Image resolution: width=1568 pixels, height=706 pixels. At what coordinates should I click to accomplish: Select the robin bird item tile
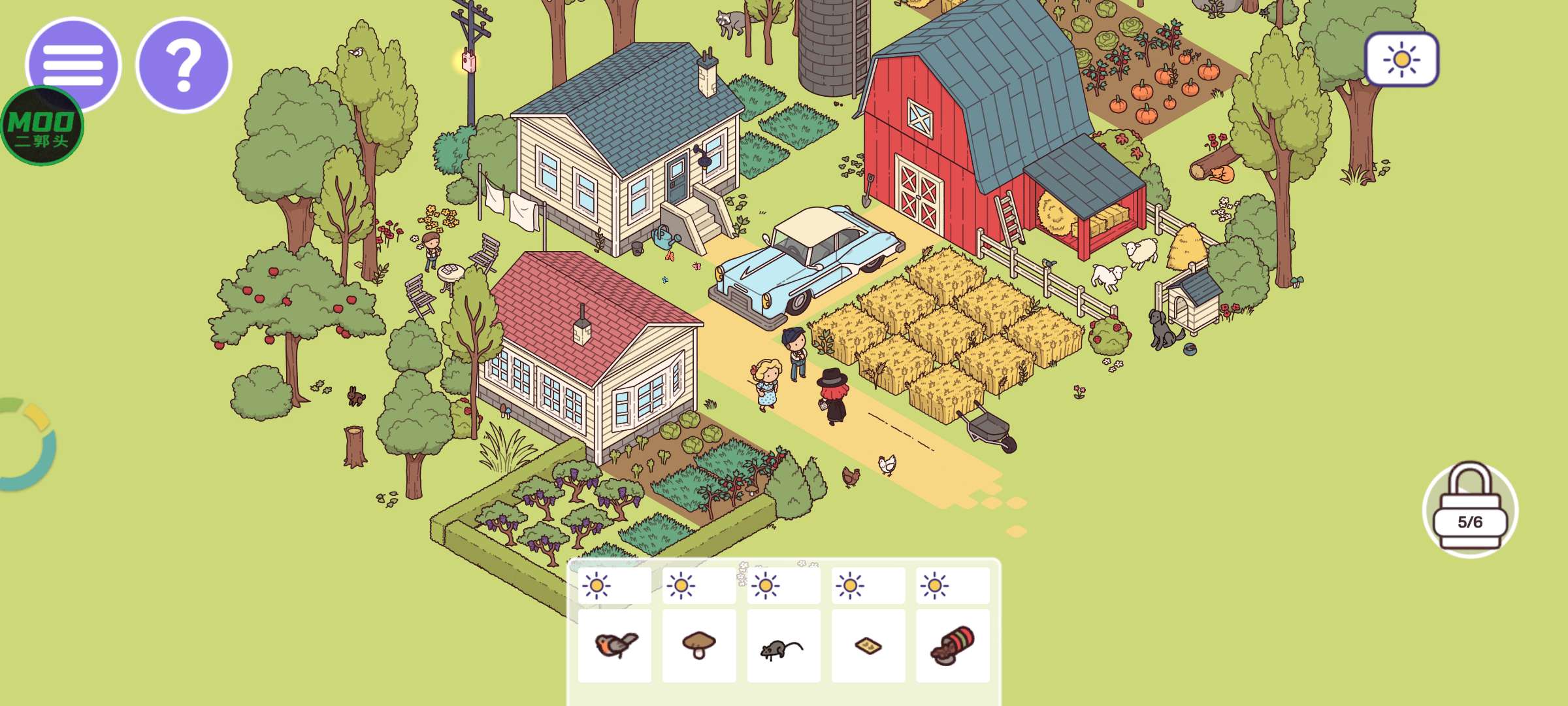point(615,646)
